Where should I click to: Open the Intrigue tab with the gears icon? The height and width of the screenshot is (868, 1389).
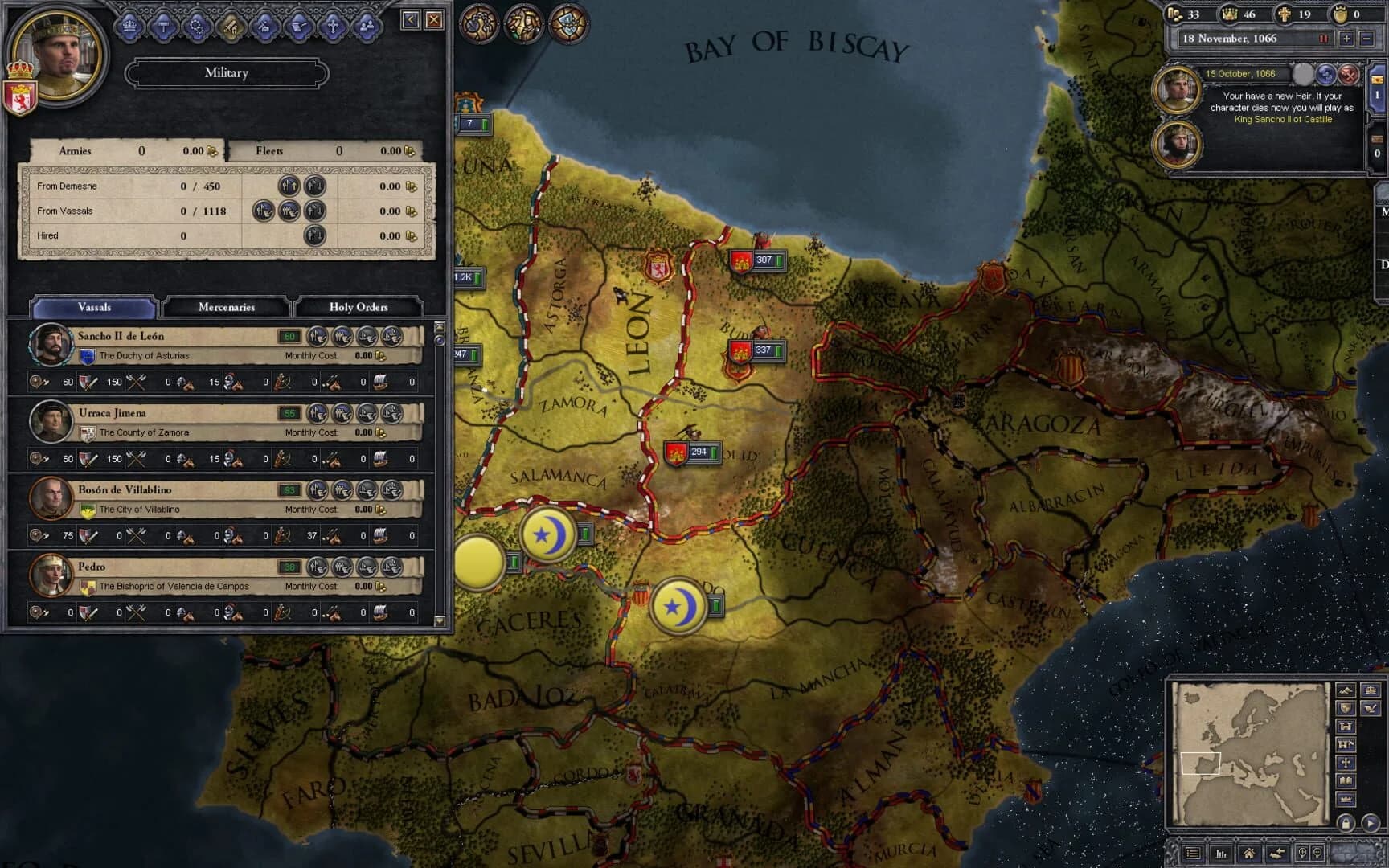click(x=199, y=26)
